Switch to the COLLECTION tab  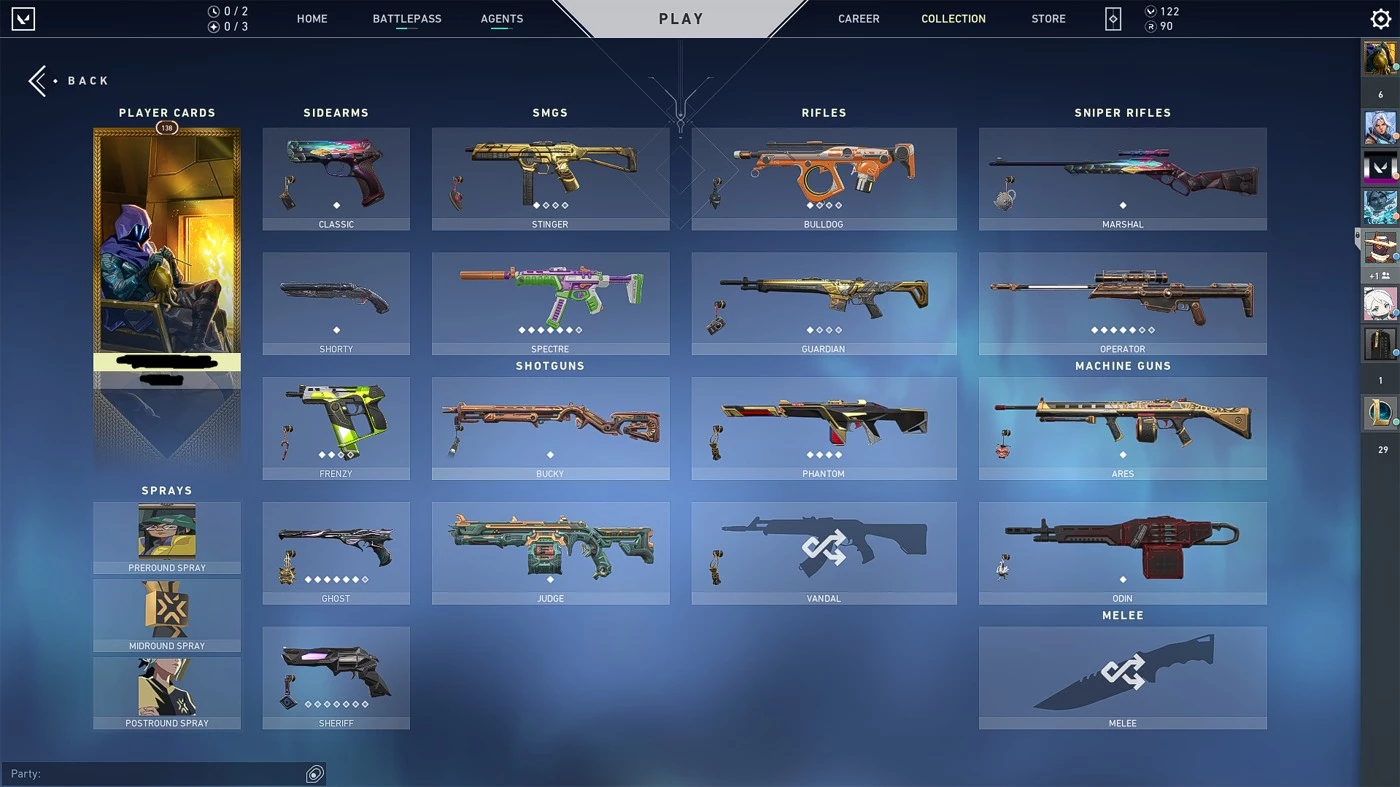click(952, 18)
